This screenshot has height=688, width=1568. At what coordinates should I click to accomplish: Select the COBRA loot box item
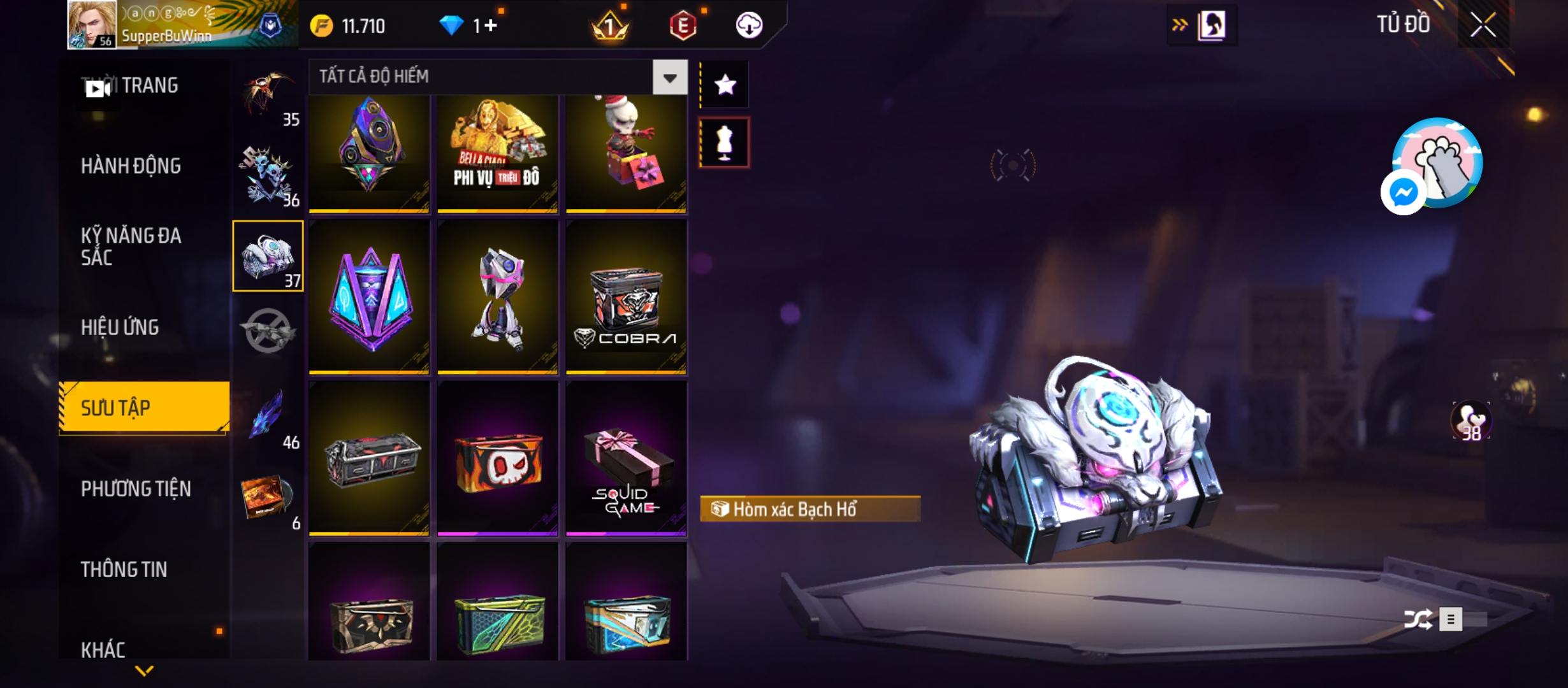[626, 297]
